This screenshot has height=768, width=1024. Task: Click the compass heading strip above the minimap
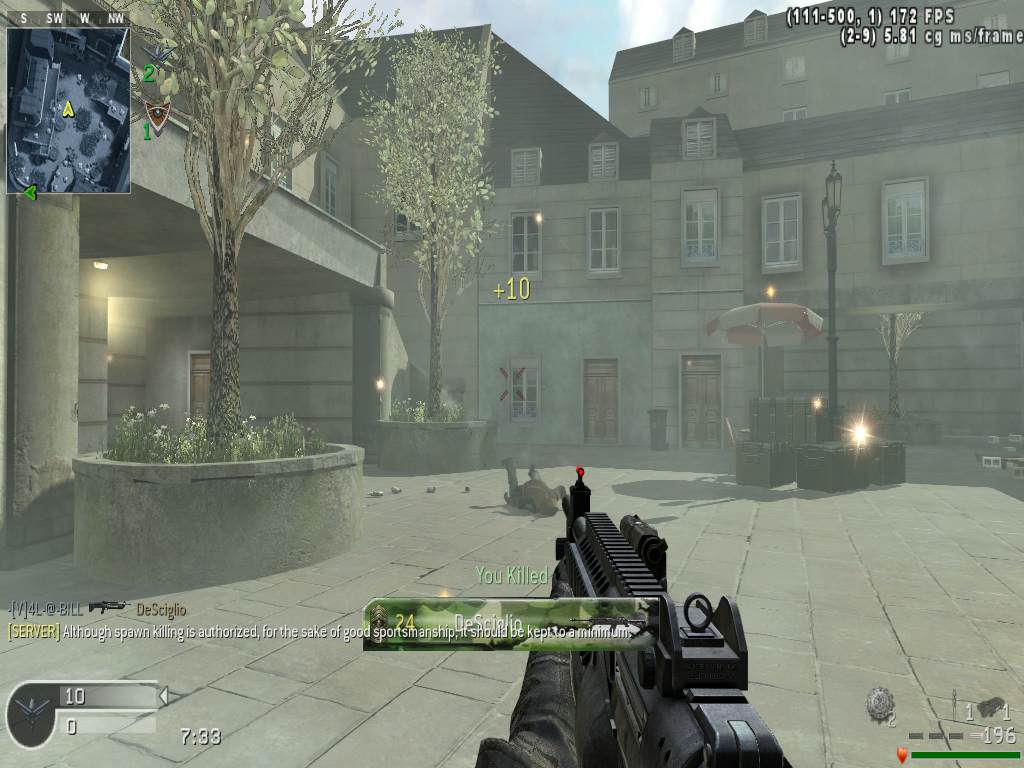click(x=68, y=19)
